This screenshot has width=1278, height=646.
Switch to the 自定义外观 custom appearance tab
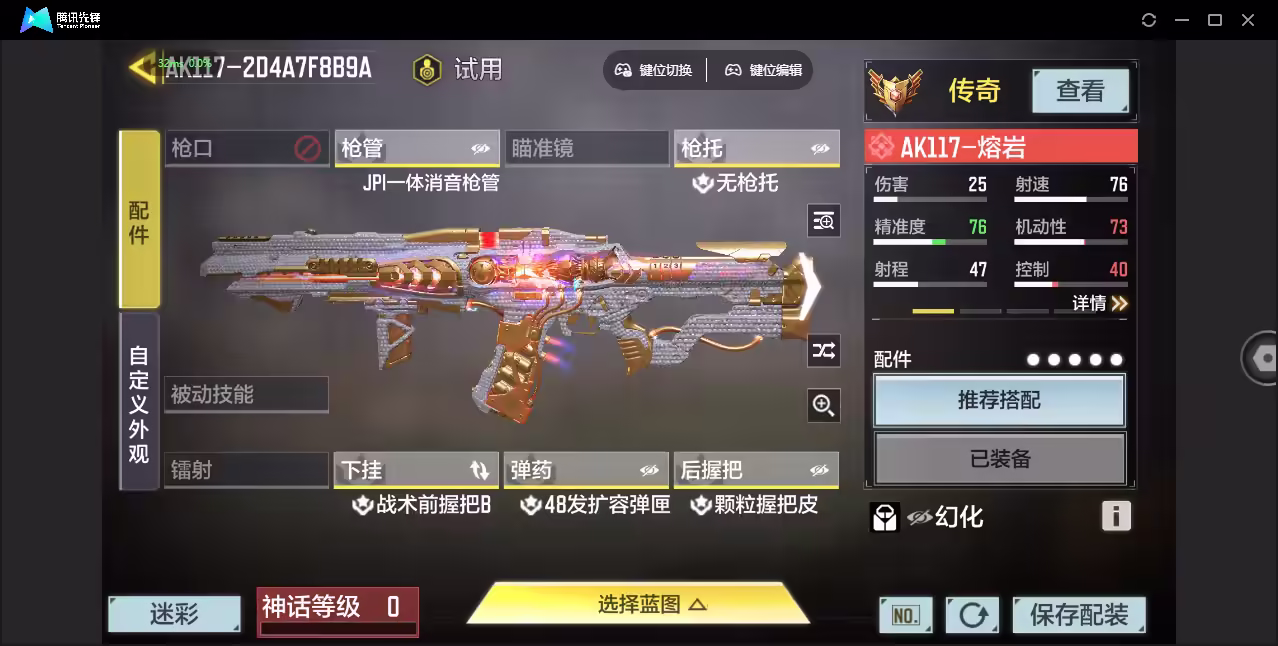click(x=139, y=403)
